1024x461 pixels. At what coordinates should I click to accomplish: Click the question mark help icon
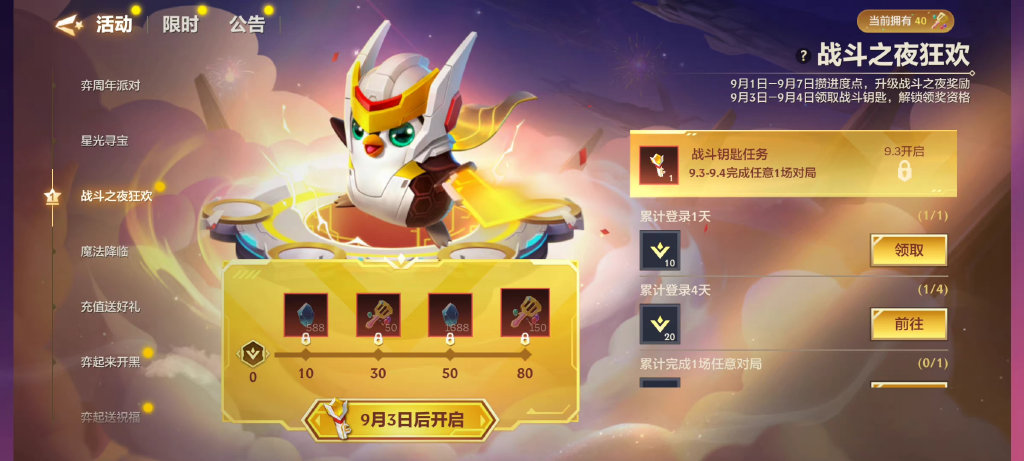click(803, 56)
